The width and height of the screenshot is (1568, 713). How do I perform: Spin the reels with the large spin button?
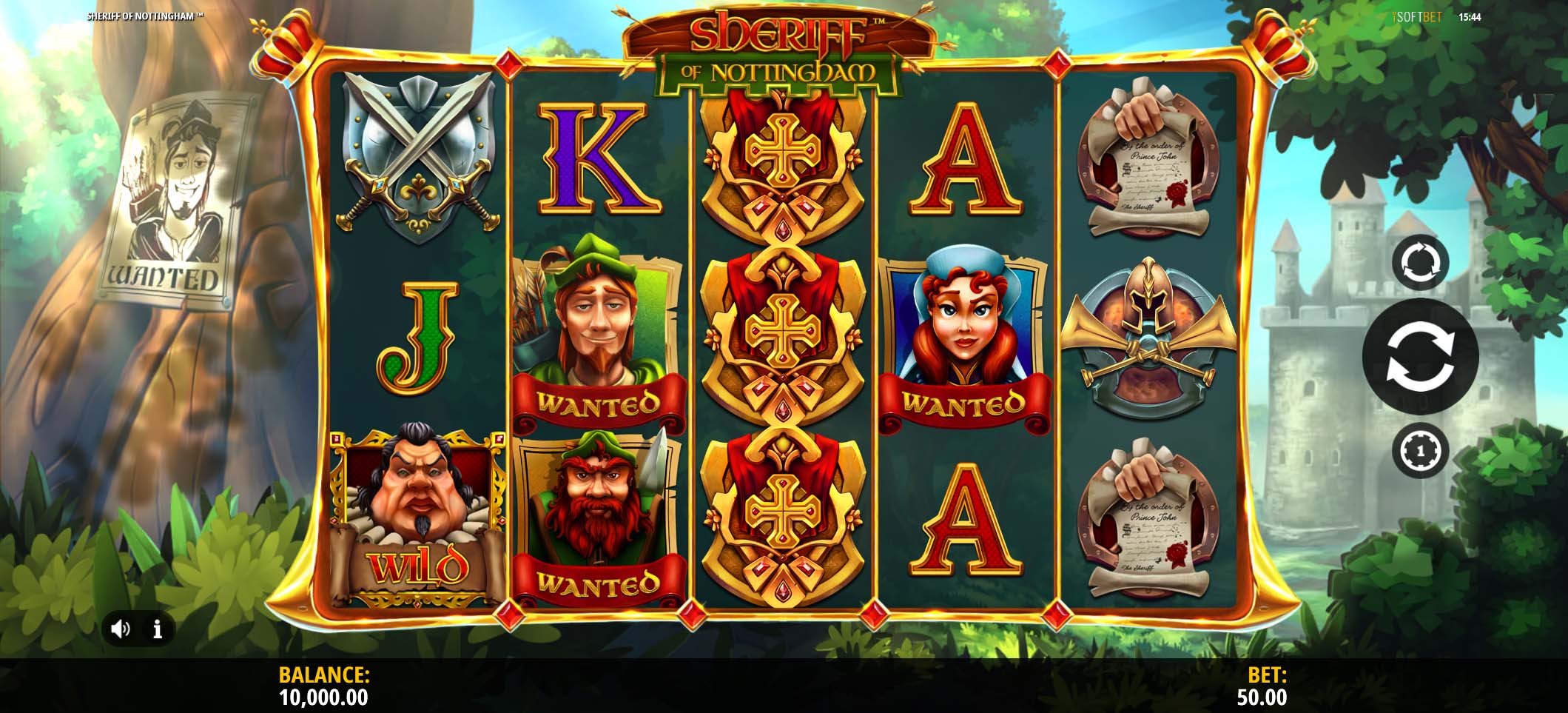point(1420,356)
